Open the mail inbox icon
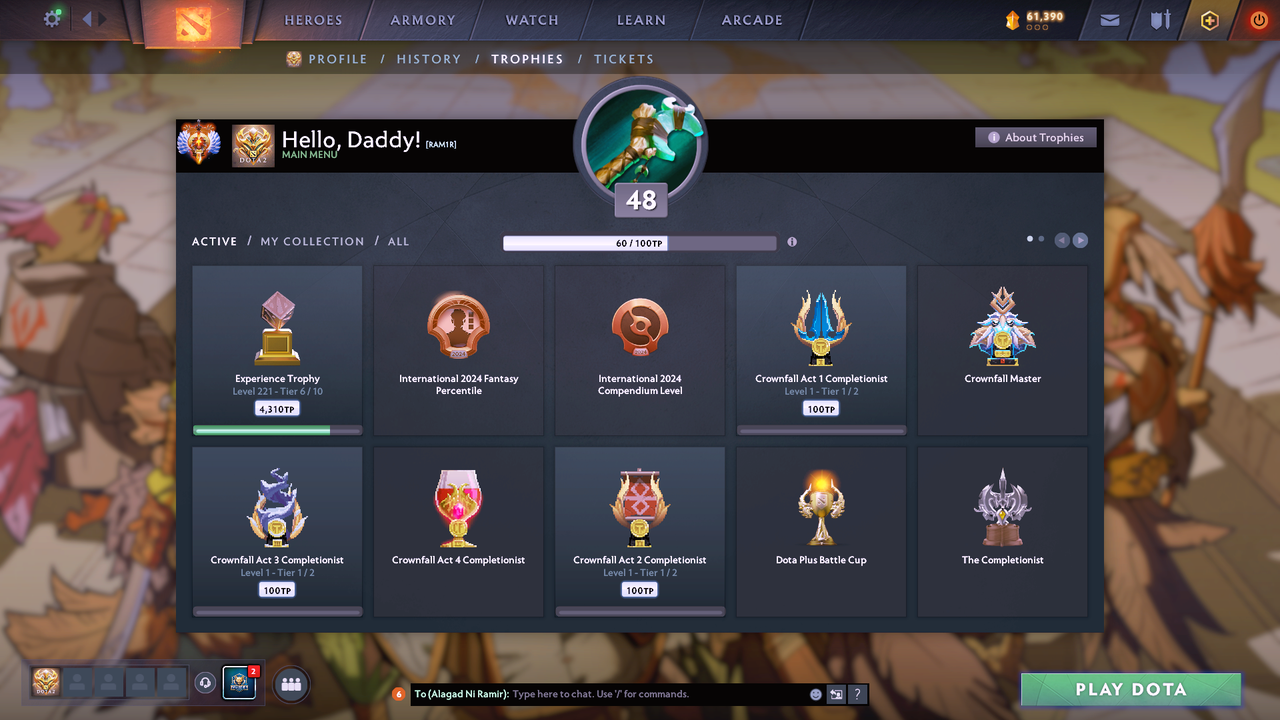Screen dimensions: 1280x720 (x=1108, y=20)
